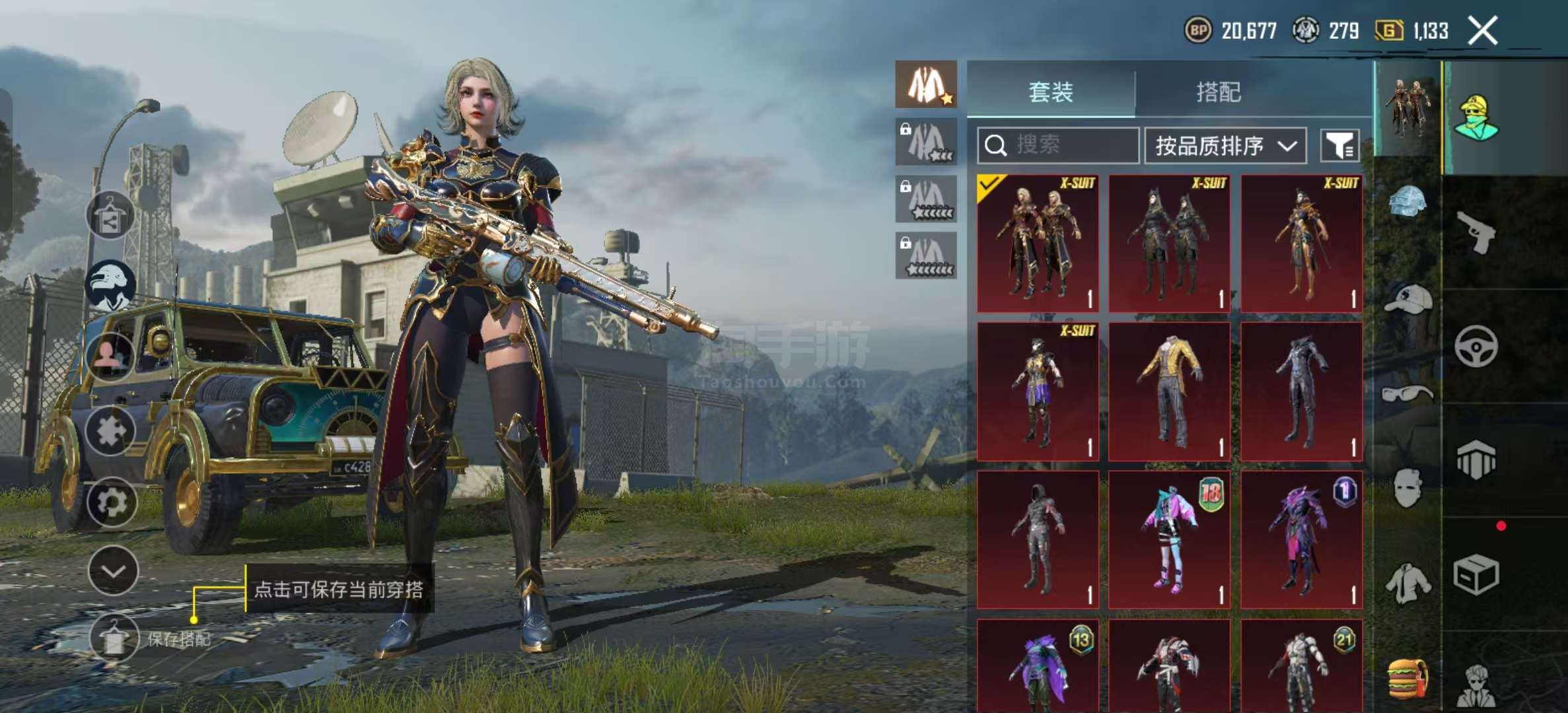This screenshot has height=713, width=1568.
Task: Open the gear settings icon
Action: [112, 502]
